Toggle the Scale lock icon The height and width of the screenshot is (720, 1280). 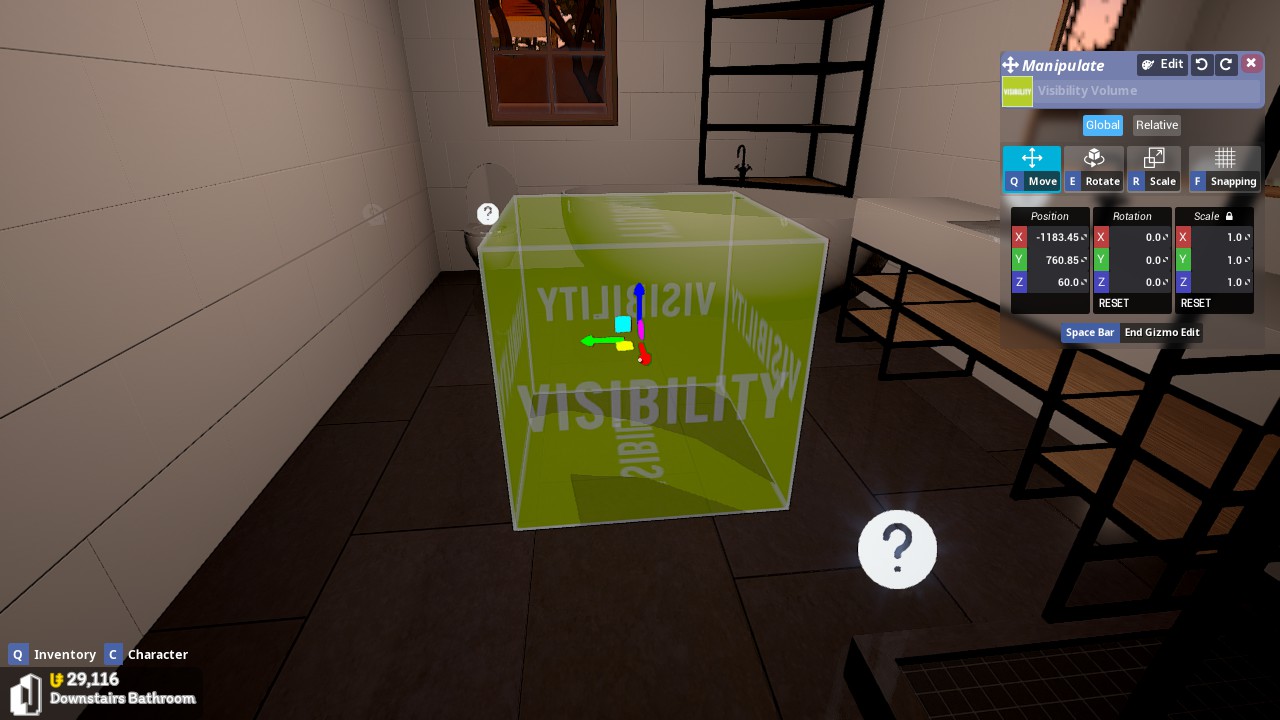point(1229,216)
